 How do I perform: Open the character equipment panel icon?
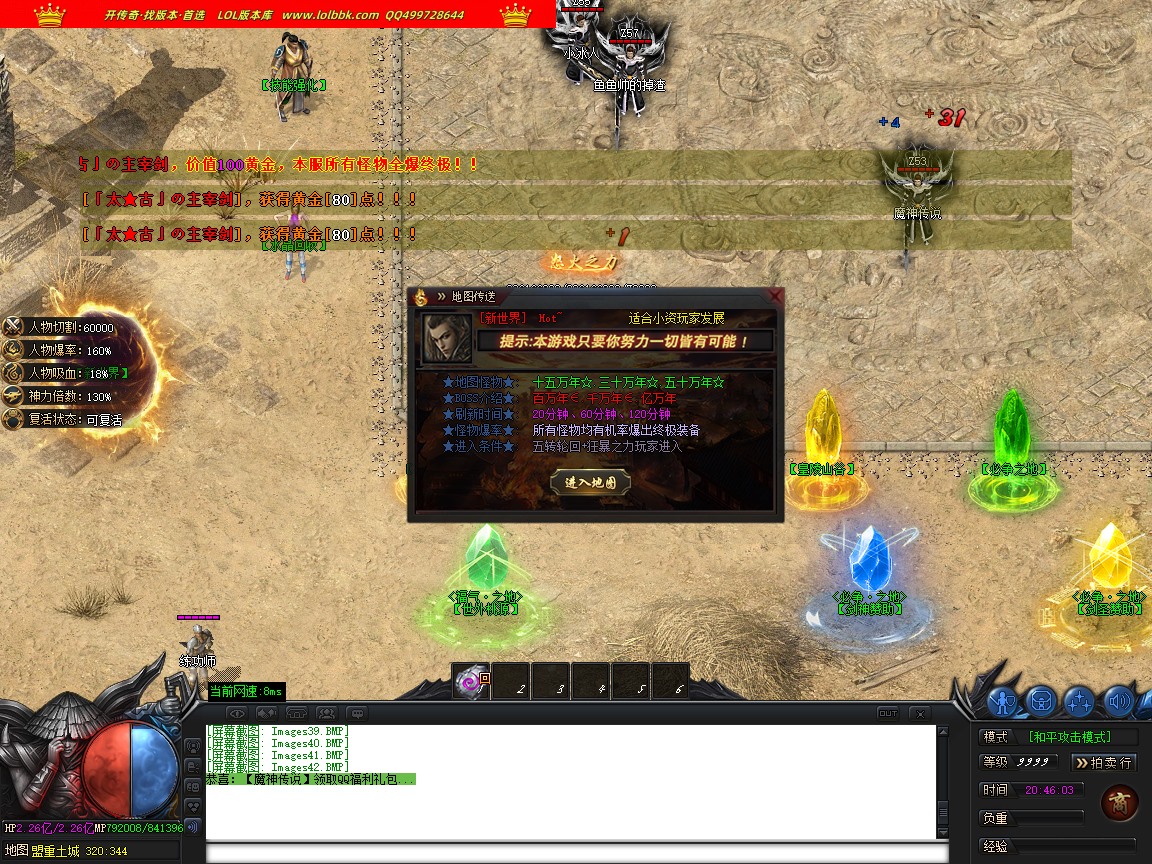point(1003,702)
